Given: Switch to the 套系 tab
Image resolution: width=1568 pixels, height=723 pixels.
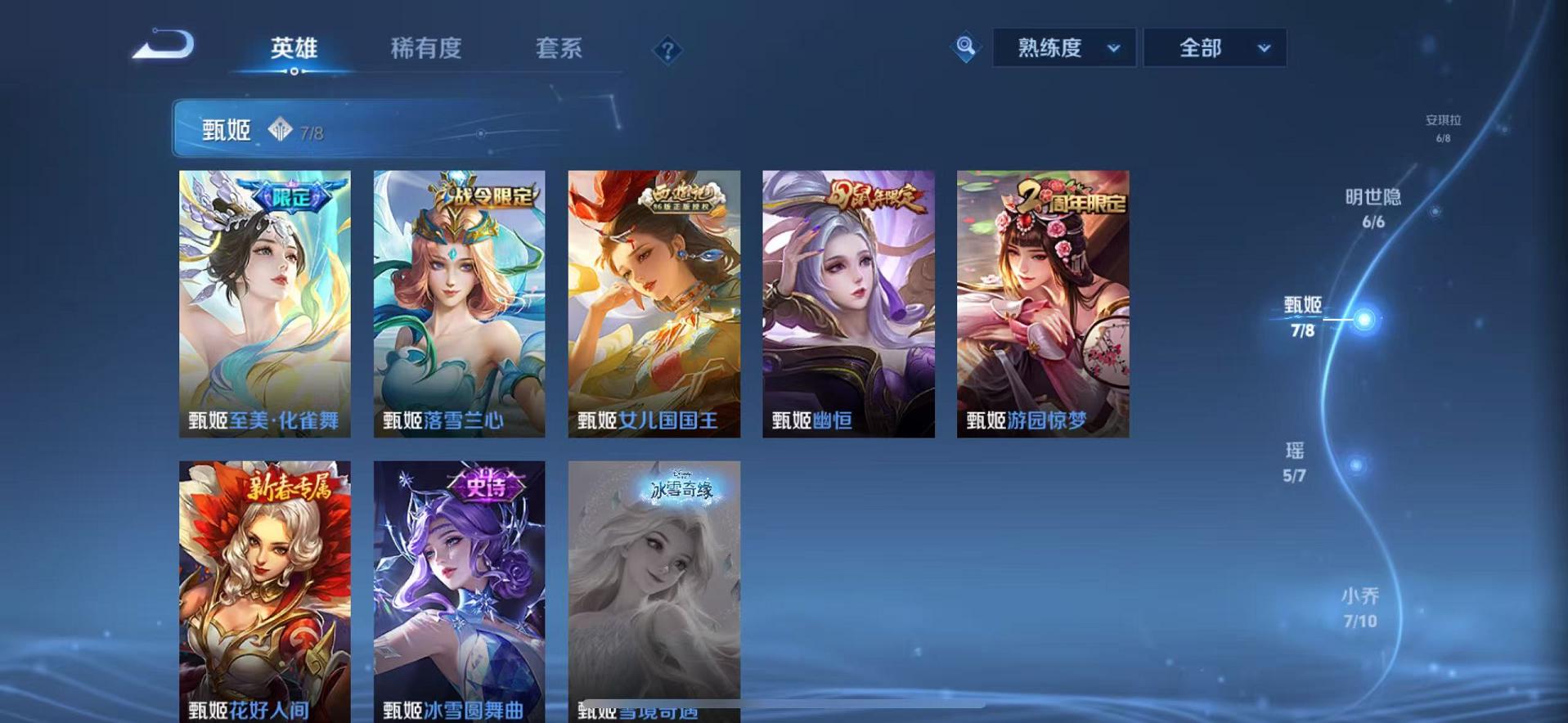Looking at the screenshot, I should point(559,49).
